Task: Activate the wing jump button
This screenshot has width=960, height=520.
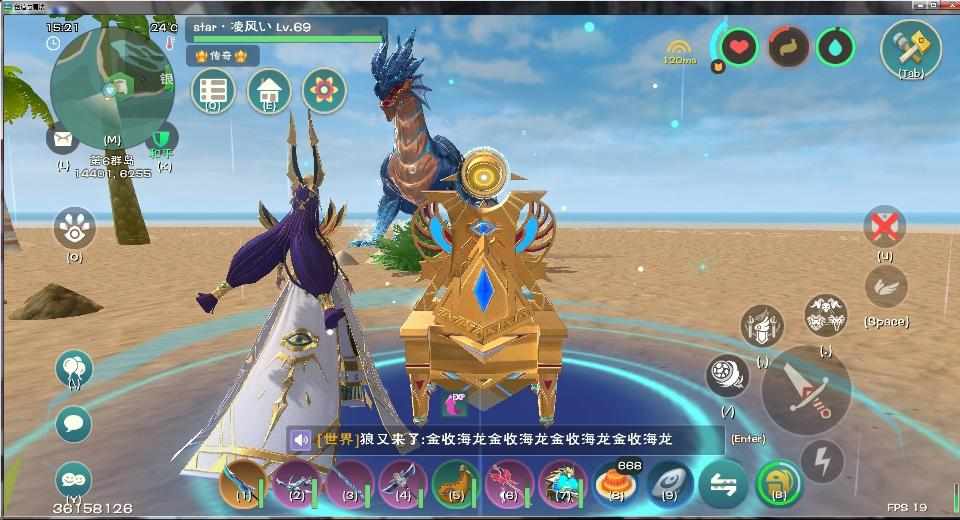Action: click(885, 287)
